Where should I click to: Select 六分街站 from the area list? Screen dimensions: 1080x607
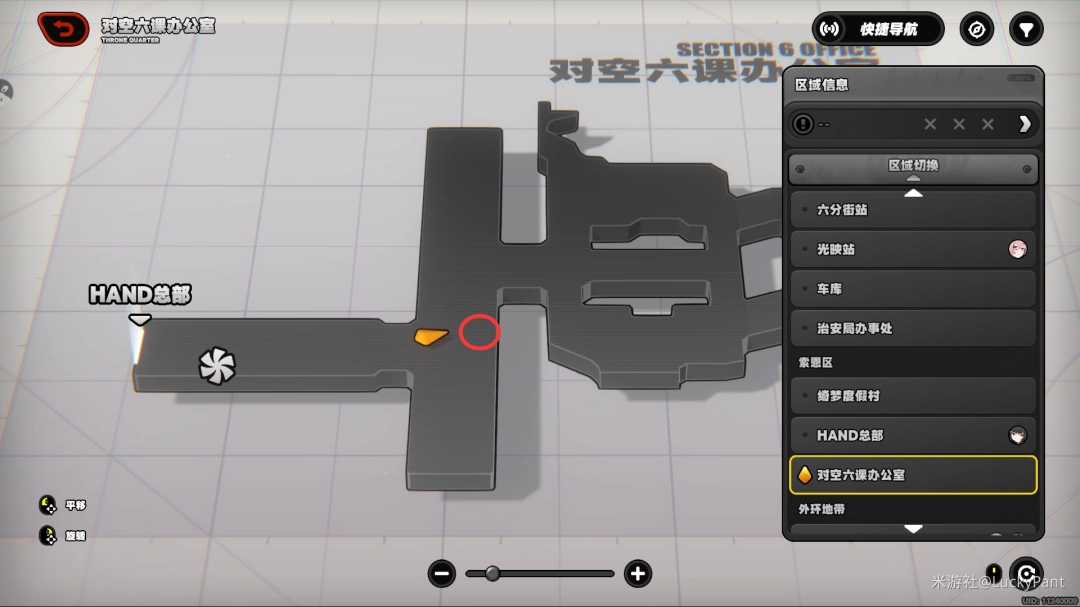pos(913,210)
